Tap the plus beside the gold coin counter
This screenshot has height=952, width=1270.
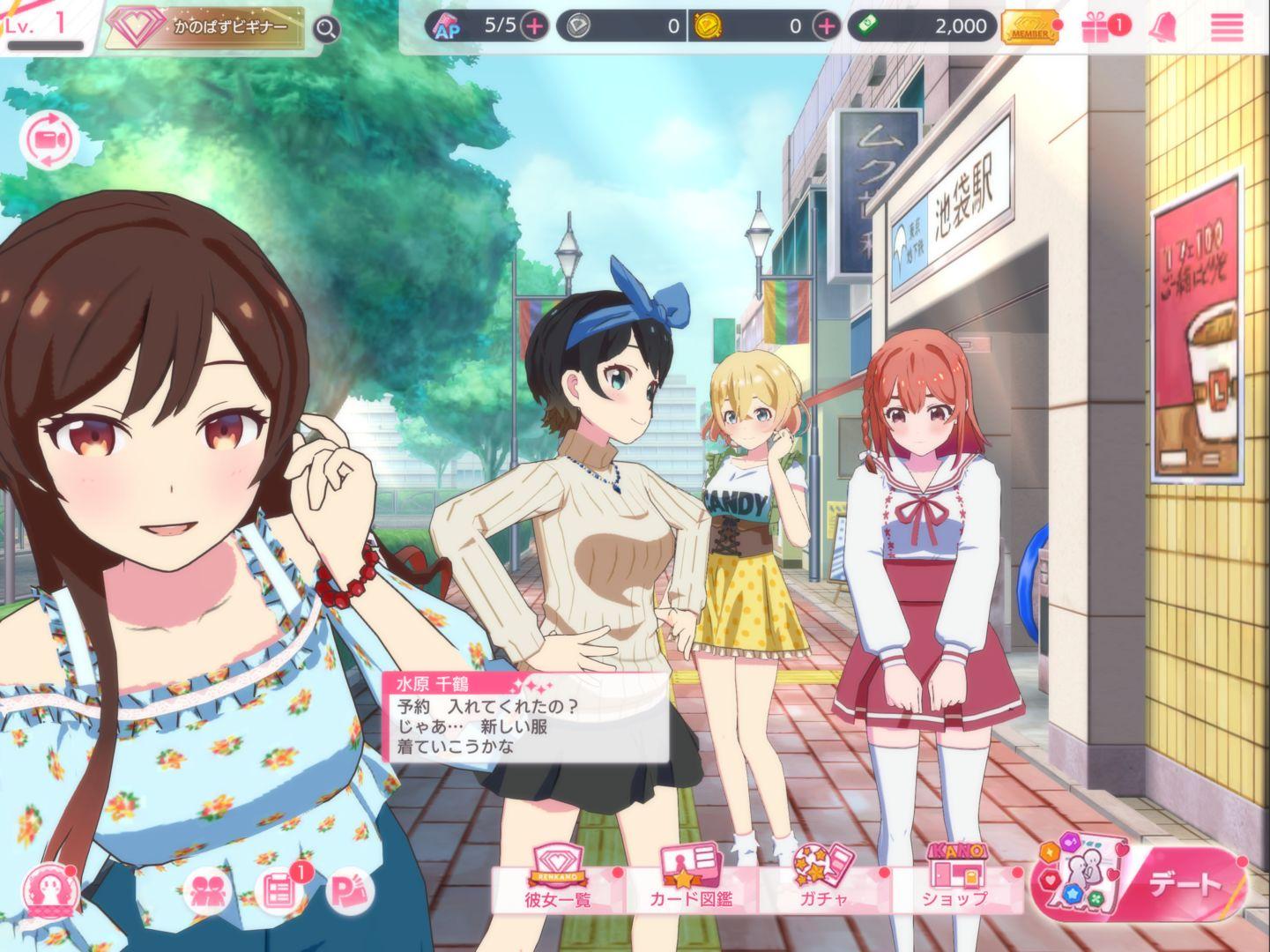[825, 26]
